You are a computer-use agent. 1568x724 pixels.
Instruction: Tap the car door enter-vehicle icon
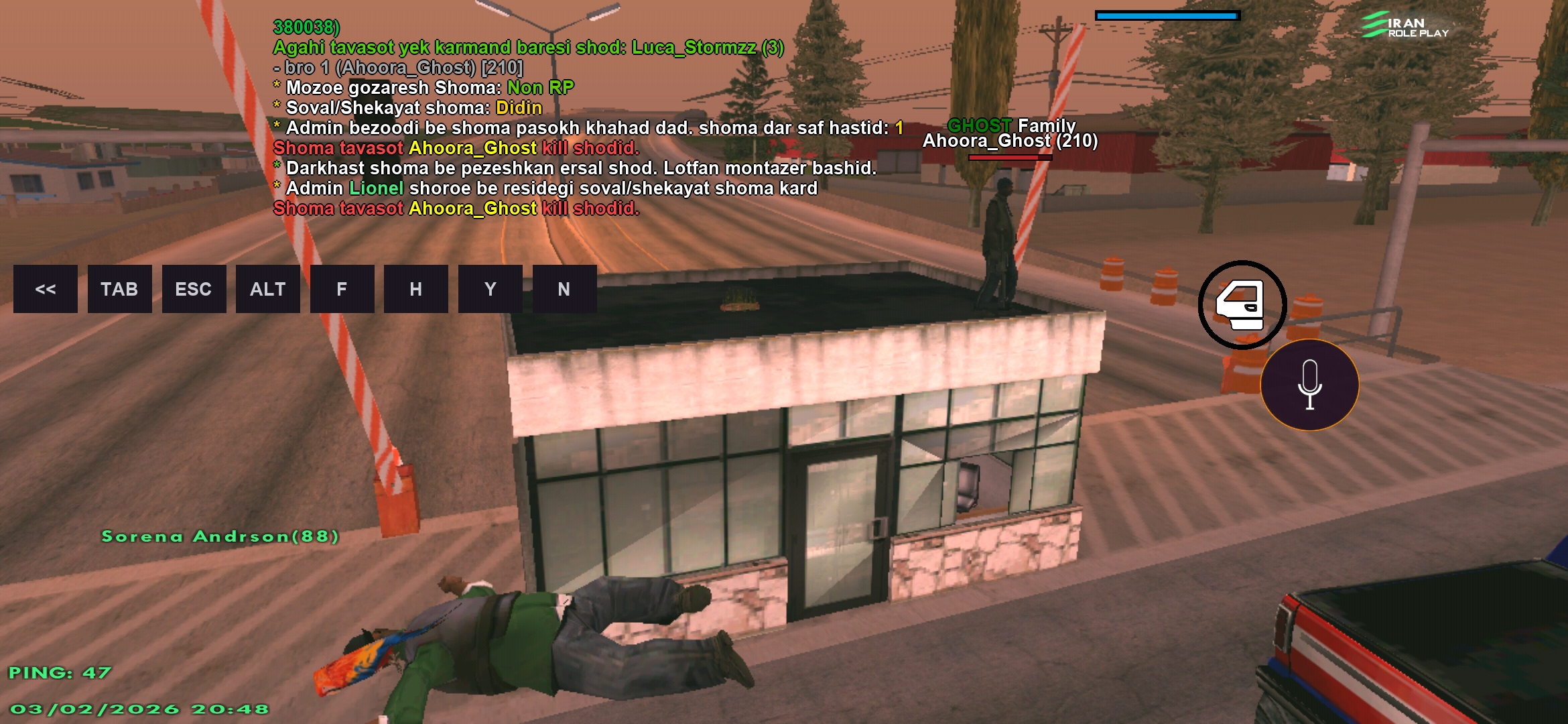(1242, 305)
